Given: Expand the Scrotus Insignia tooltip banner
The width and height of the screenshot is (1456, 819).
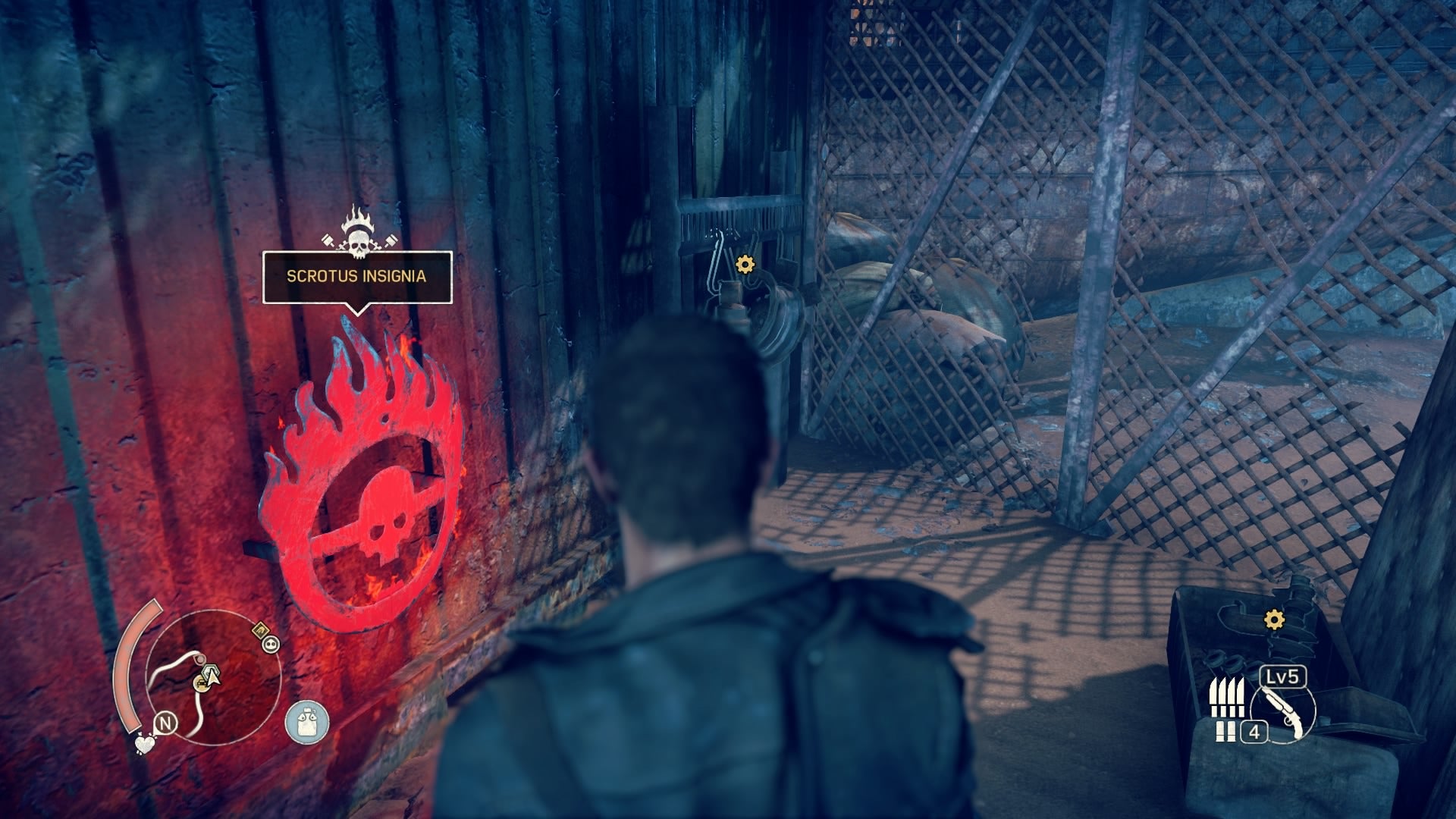Looking at the screenshot, I should [355, 278].
